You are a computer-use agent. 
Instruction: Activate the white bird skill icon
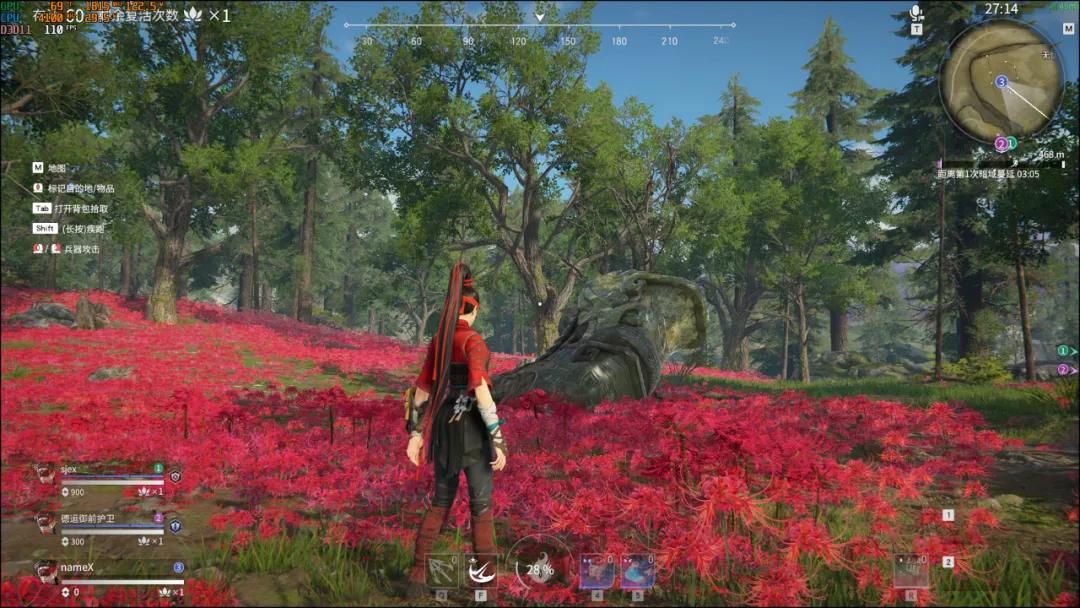pos(481,571)
